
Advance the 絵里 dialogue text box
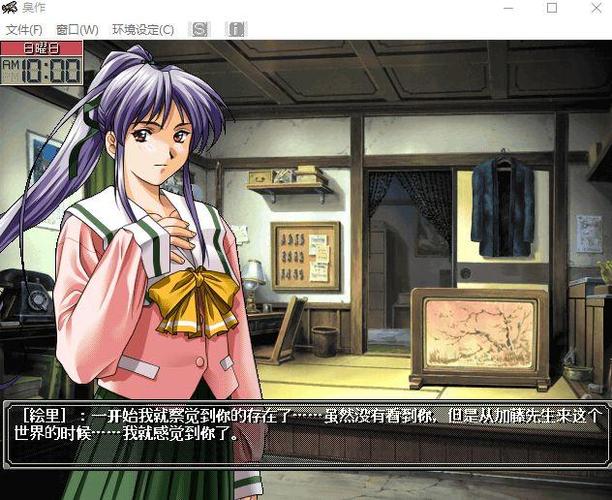tap(305, 434)
